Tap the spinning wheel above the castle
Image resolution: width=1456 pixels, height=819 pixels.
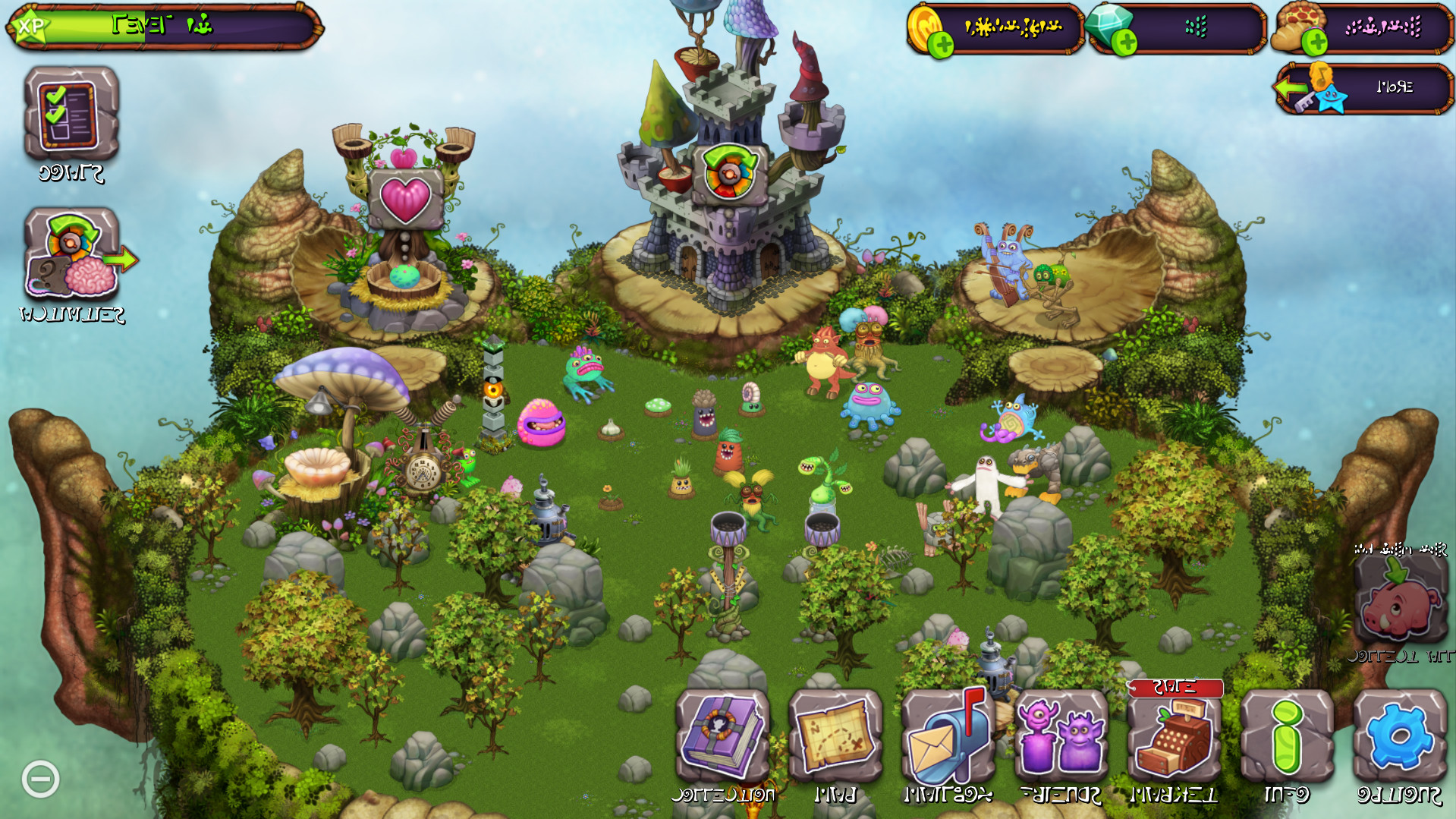(x=730, y=172)
